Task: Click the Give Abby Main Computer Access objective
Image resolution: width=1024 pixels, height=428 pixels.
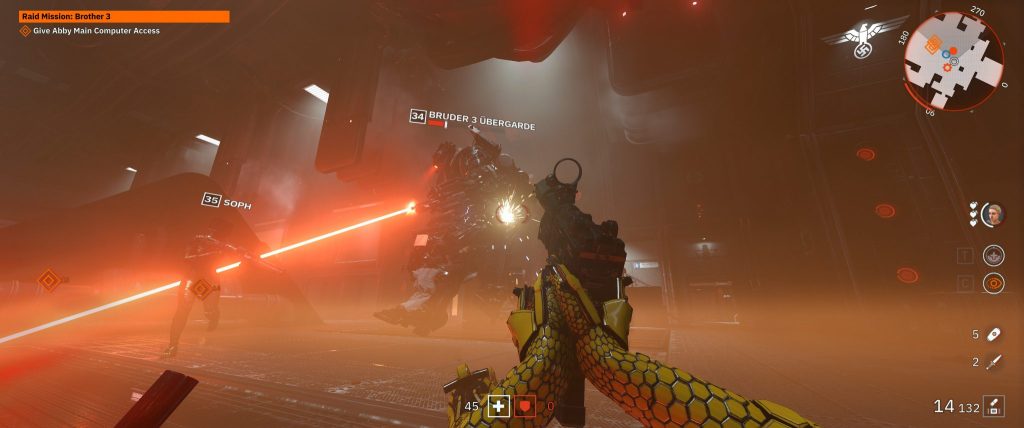Action: pos(96,31)
